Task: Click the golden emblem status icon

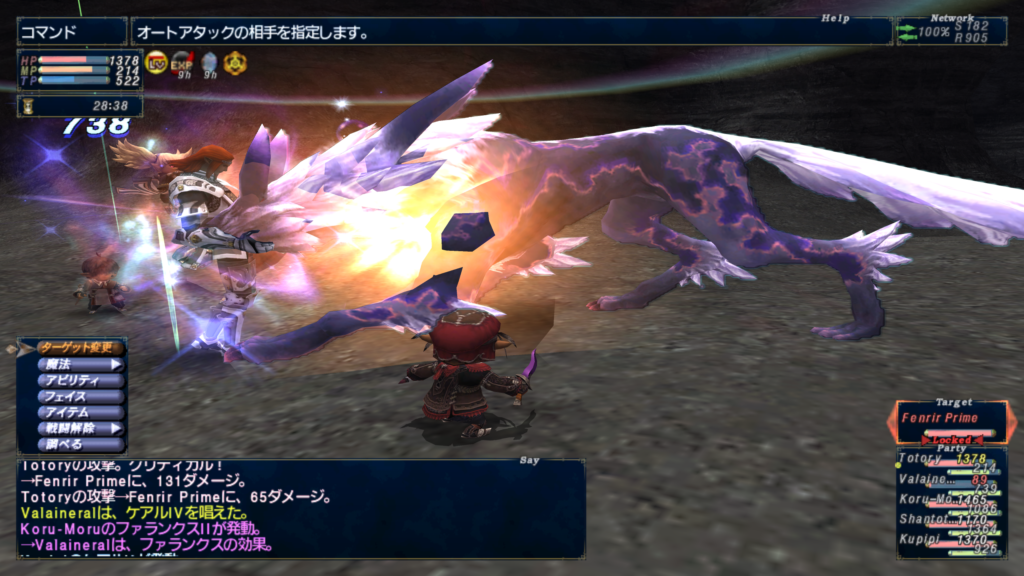Action: click(x=234, y=63)
